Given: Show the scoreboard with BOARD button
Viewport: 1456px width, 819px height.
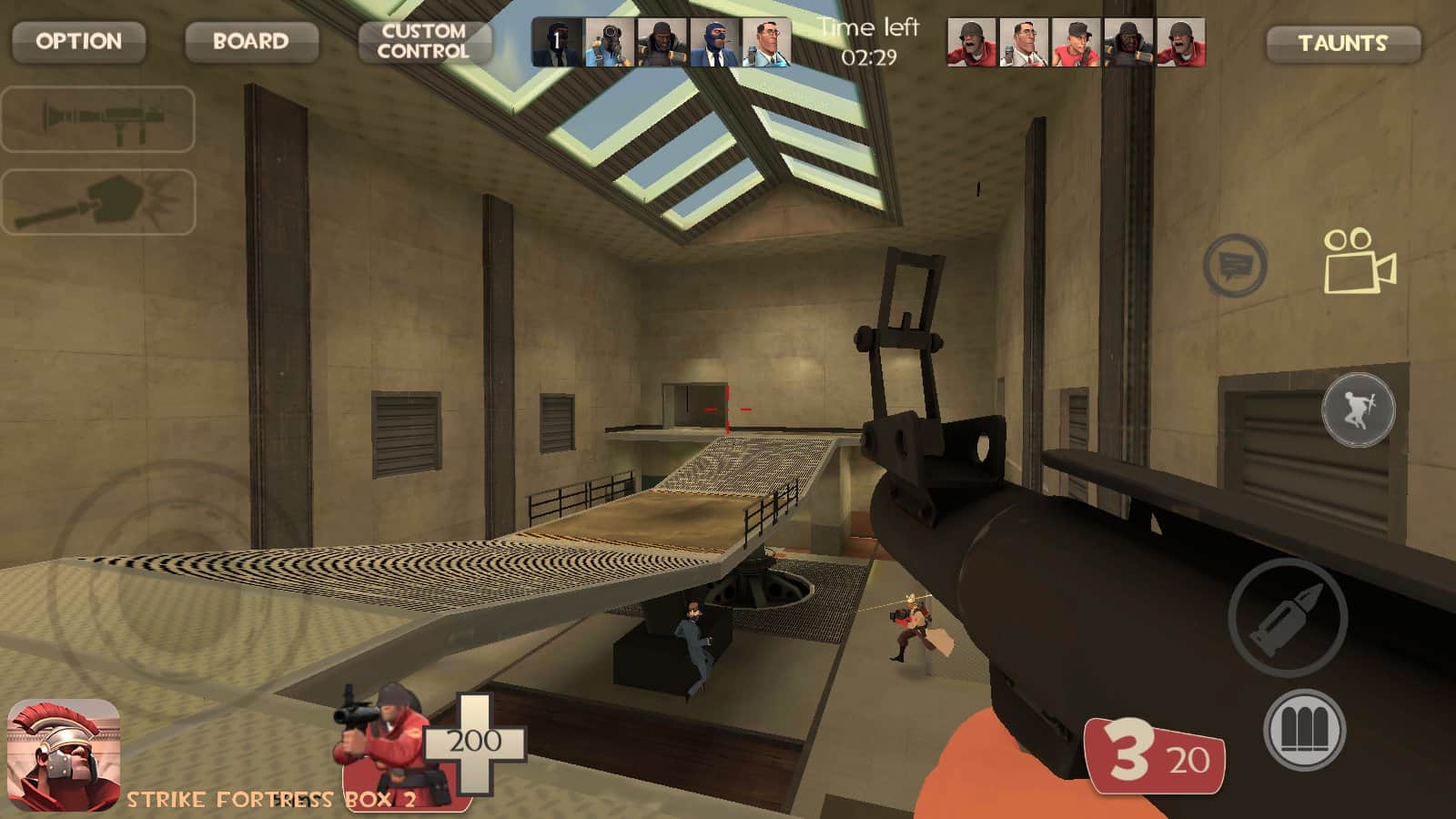Looking at the screenshot, I should point(251,42).
